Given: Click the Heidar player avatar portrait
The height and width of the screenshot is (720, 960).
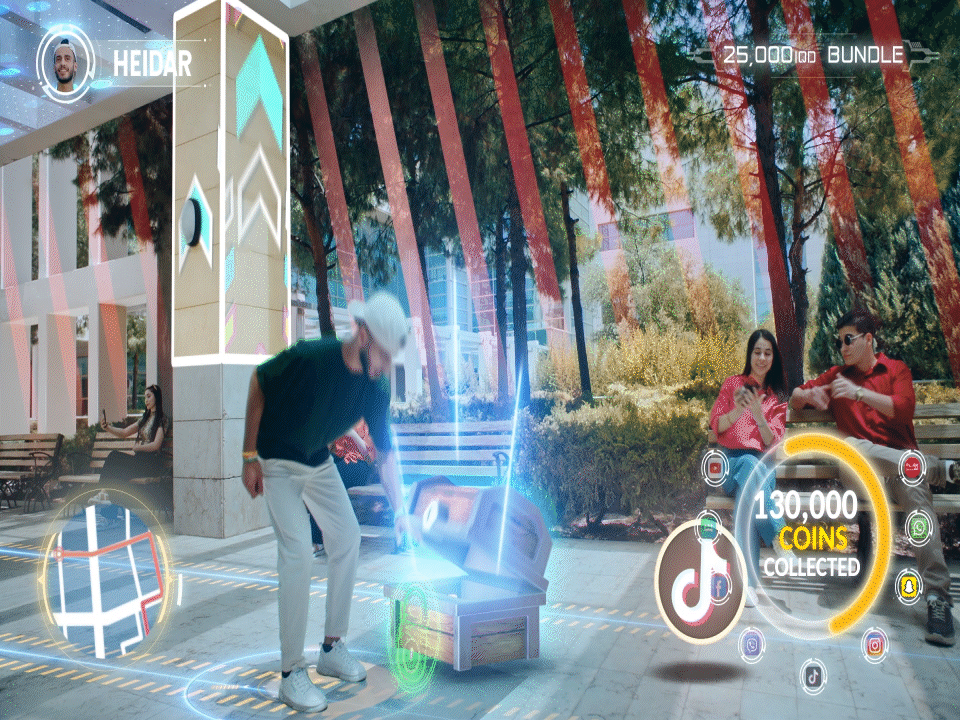Looking at the screenshot, I should [66, 62].
